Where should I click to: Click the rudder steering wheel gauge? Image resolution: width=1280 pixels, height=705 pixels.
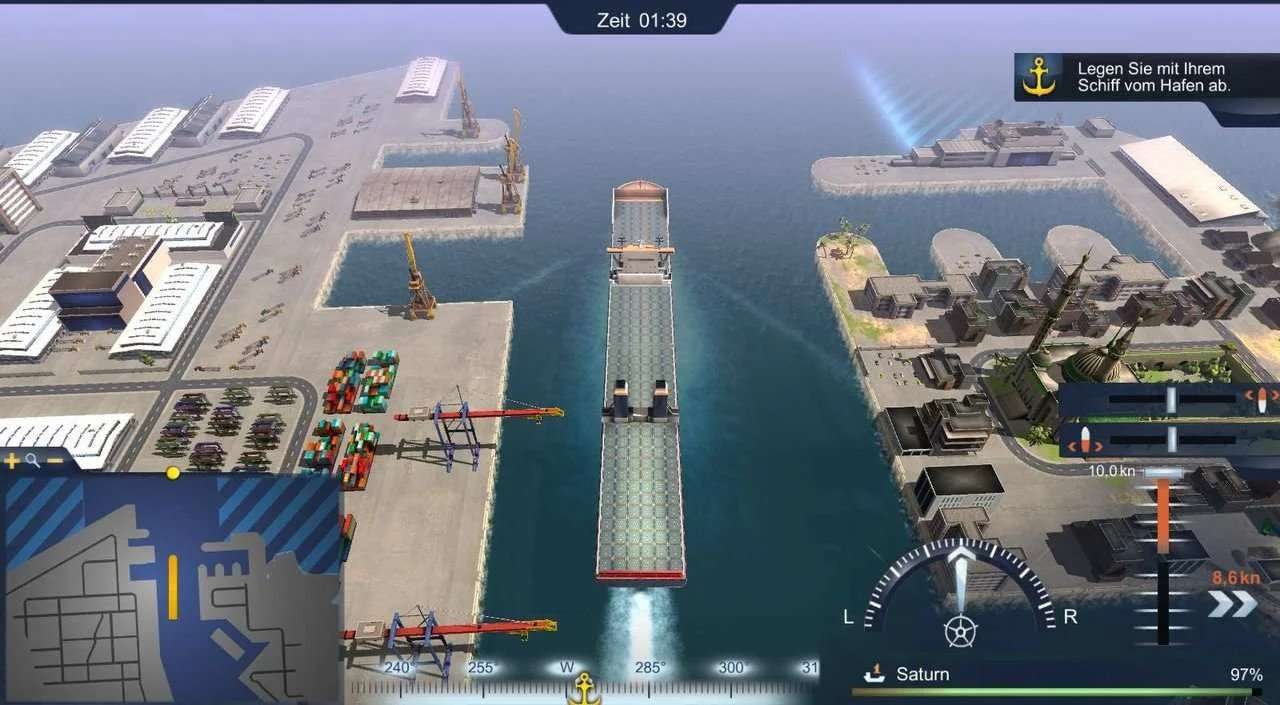coord(960,630)
